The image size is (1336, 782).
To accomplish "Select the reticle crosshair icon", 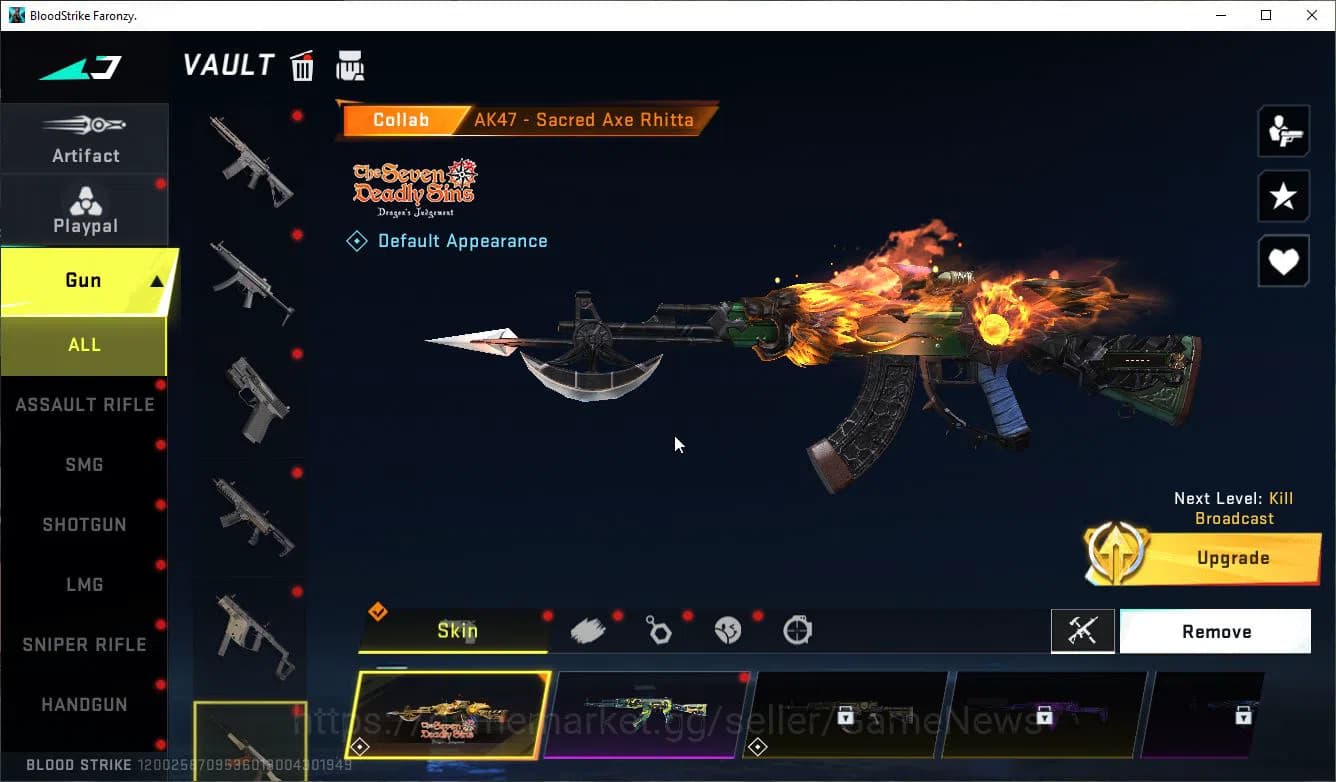I will click(797, 630).
